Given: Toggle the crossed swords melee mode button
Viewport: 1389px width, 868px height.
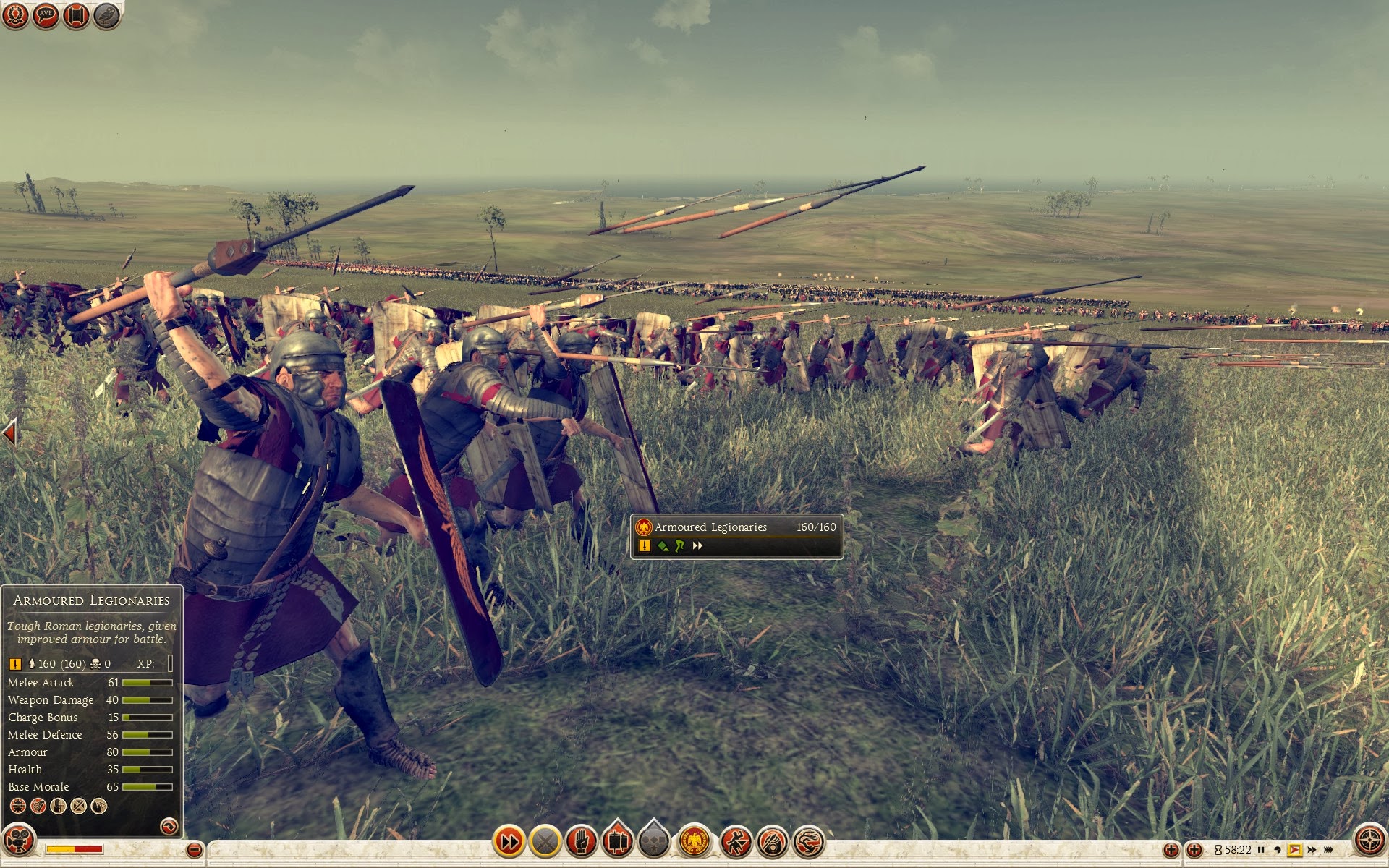Looking at the screenshot, I should pos(545,841).
